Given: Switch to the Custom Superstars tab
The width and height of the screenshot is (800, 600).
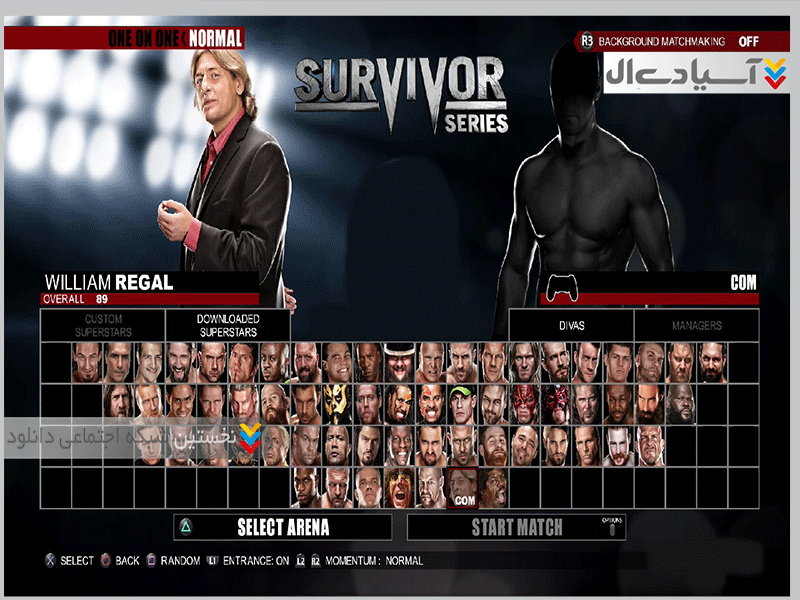Looking at the screenshot, I should pyautogui.click(x=103, y=325).
